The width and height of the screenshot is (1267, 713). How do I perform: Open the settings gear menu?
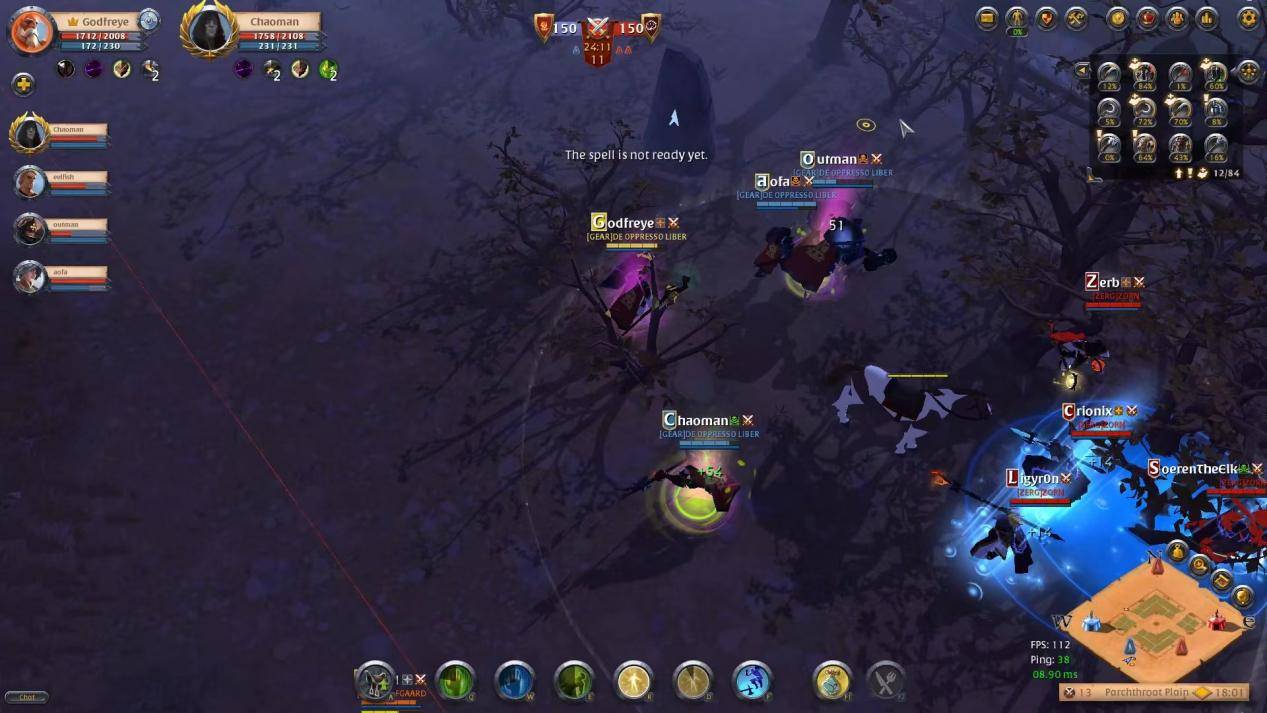coord(1248,18)
